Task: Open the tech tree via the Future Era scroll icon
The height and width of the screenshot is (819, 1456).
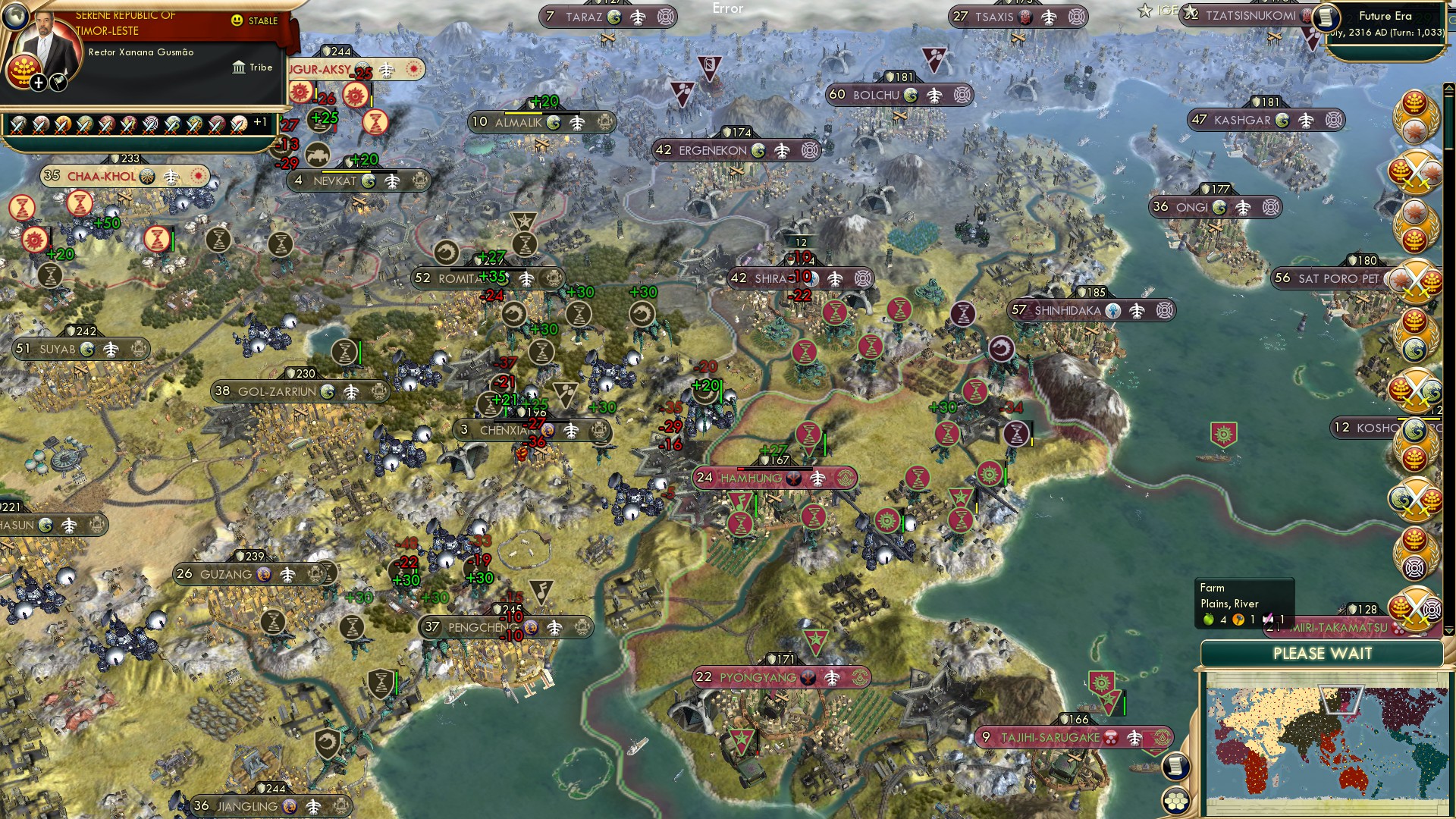Action: 1327,18
